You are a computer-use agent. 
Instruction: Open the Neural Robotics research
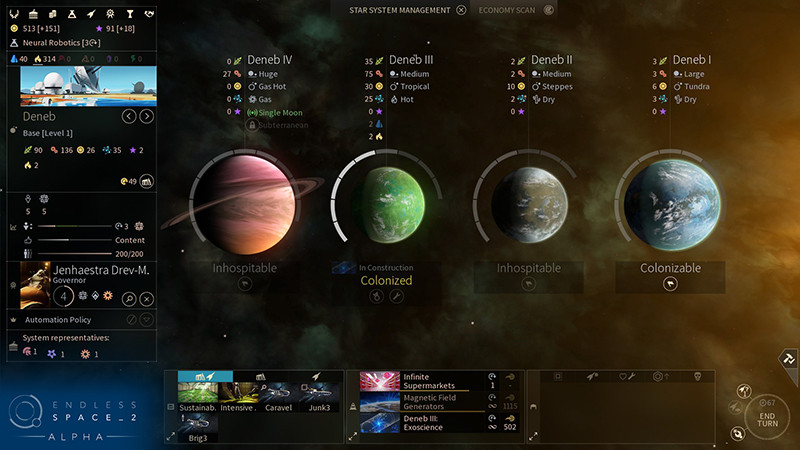60,43
